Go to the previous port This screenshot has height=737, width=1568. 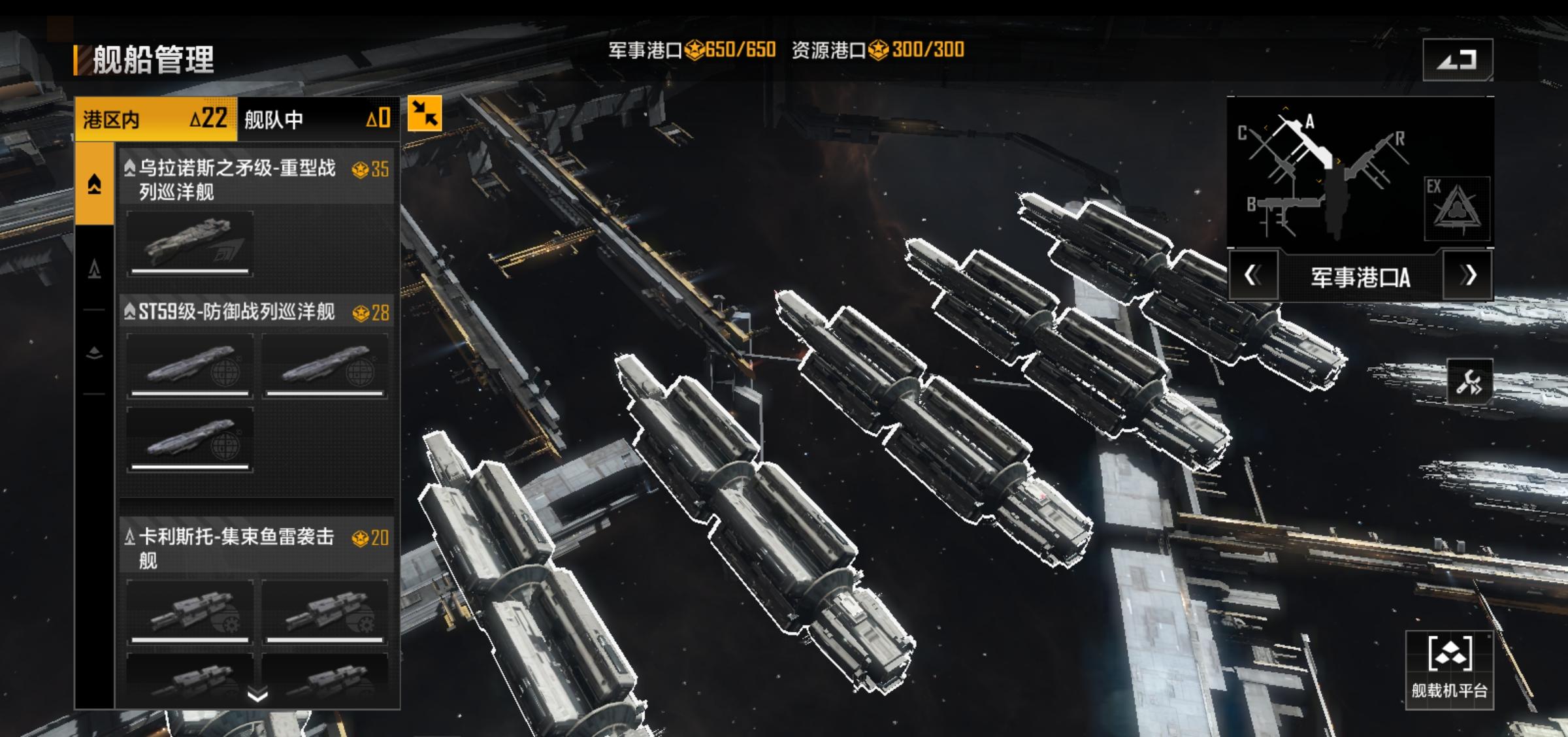click(x=1252, y=276)
